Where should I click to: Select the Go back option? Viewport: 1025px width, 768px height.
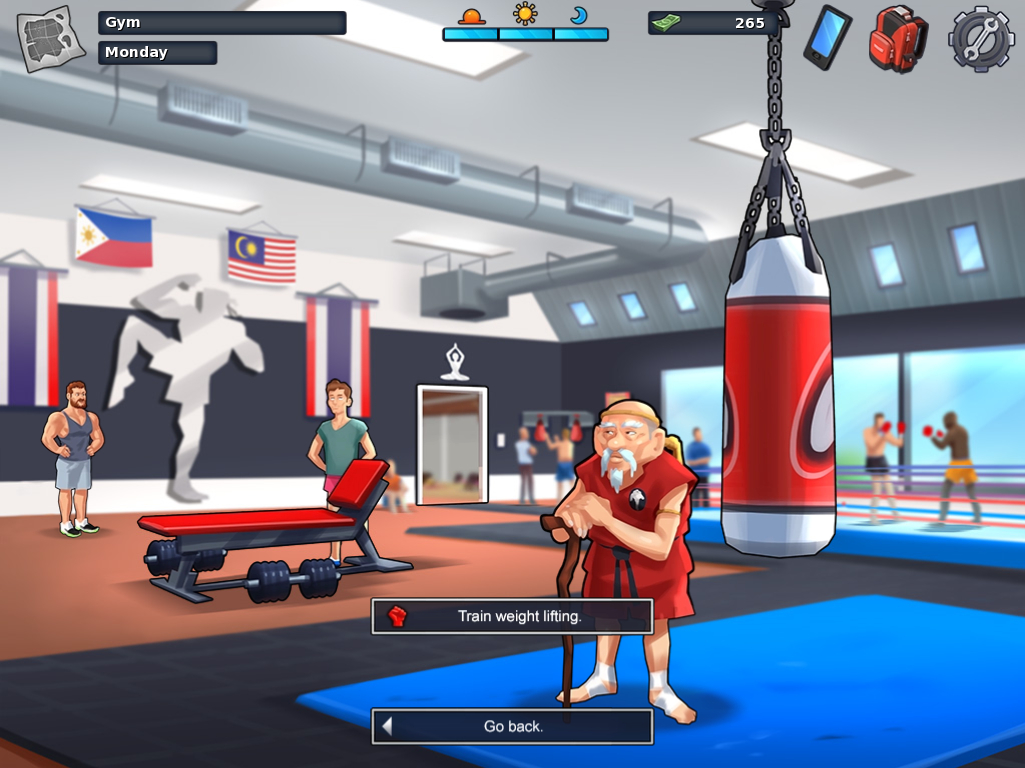pyautogui.click(x=512, y=726)
